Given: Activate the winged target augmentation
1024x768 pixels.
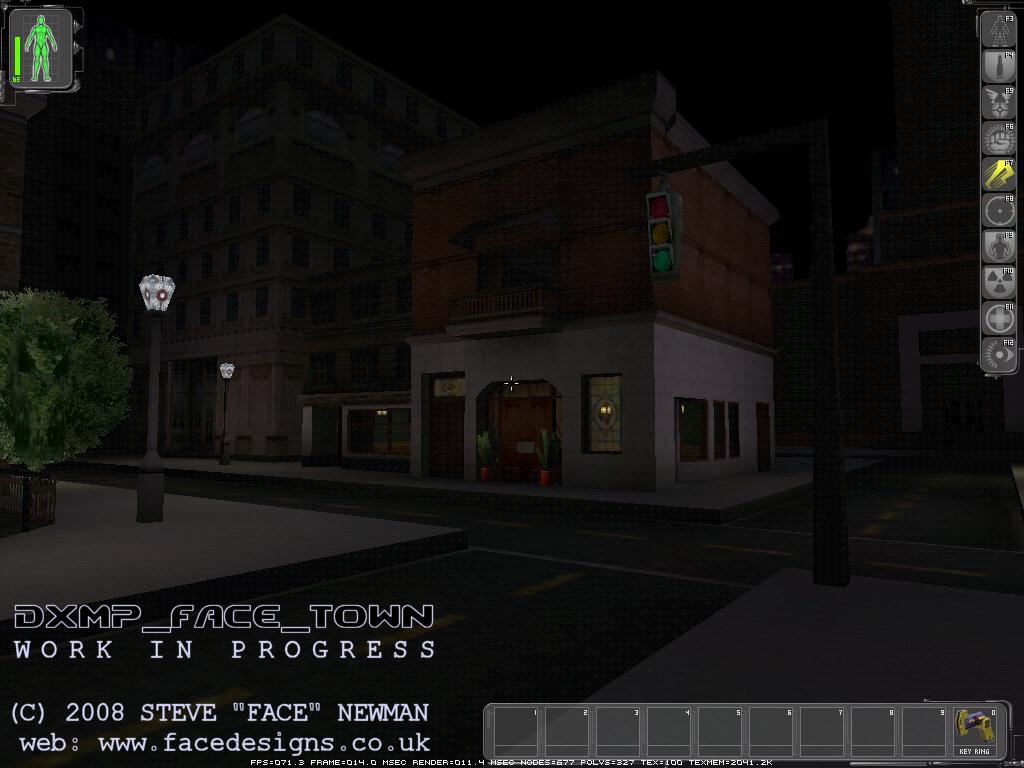Looking at the screenshot, I should 997,103.
